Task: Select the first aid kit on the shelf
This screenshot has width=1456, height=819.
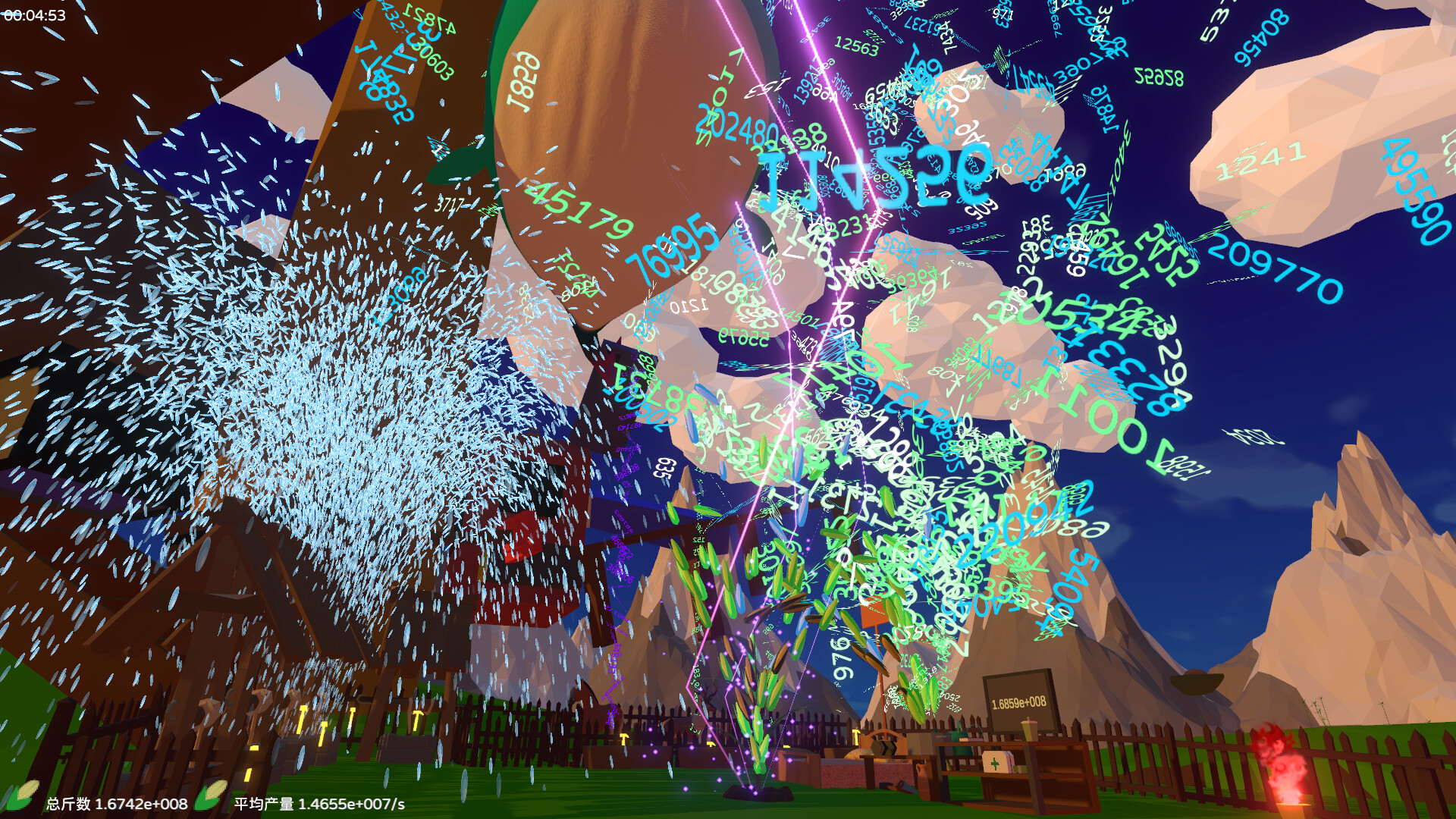Action: pyautogui.click(x=996, y=762)
